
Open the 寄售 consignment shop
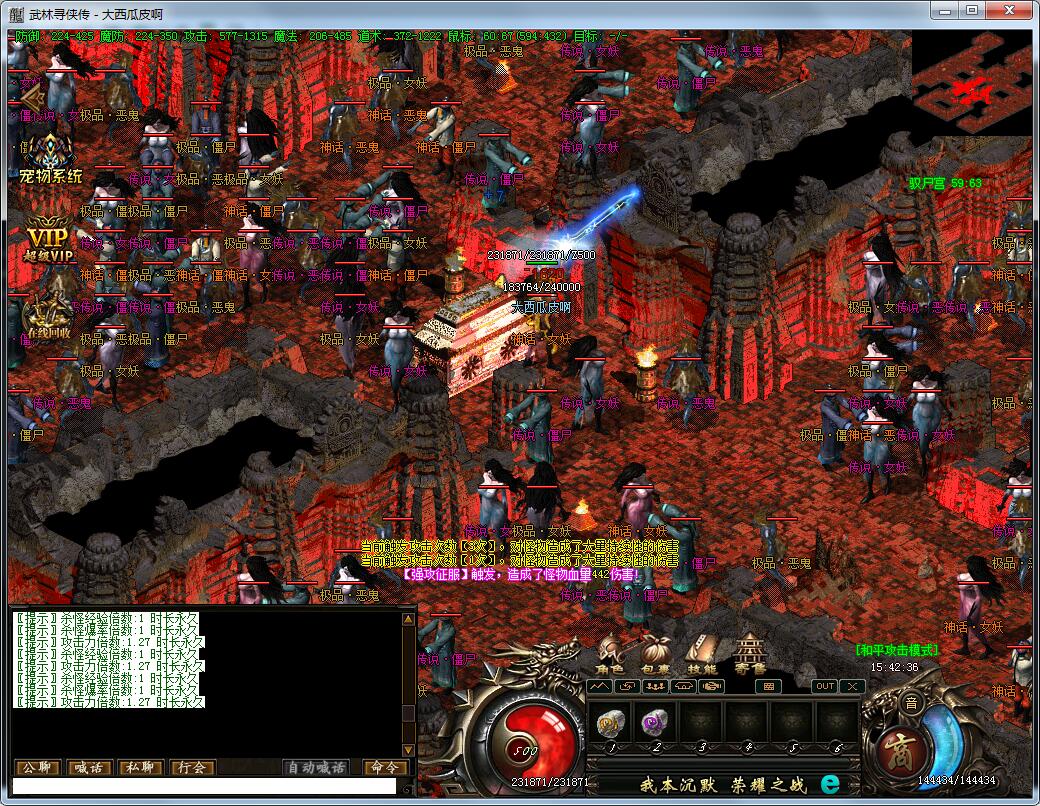[749, 655]
